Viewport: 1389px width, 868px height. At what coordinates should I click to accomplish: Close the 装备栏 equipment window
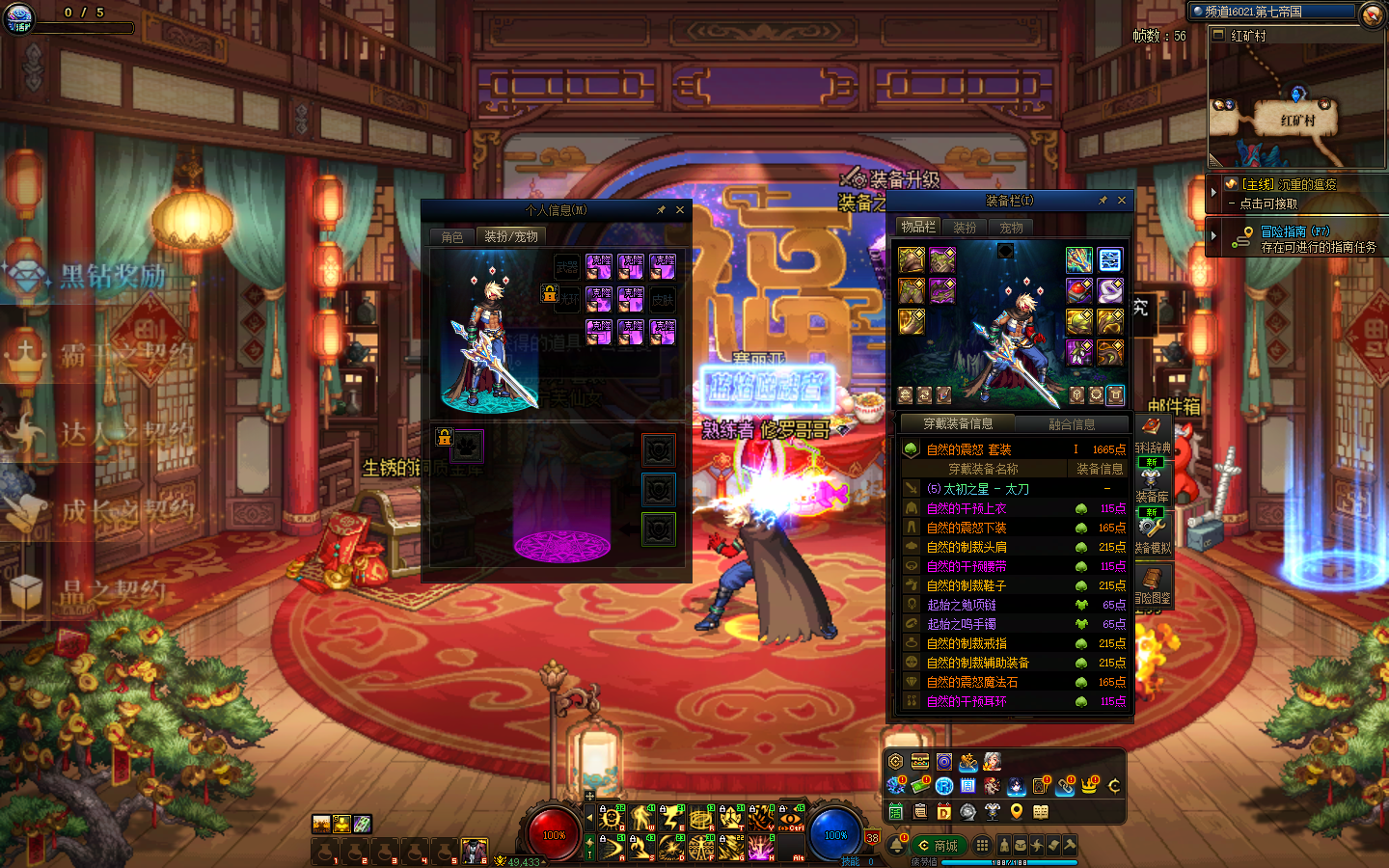1122,201
